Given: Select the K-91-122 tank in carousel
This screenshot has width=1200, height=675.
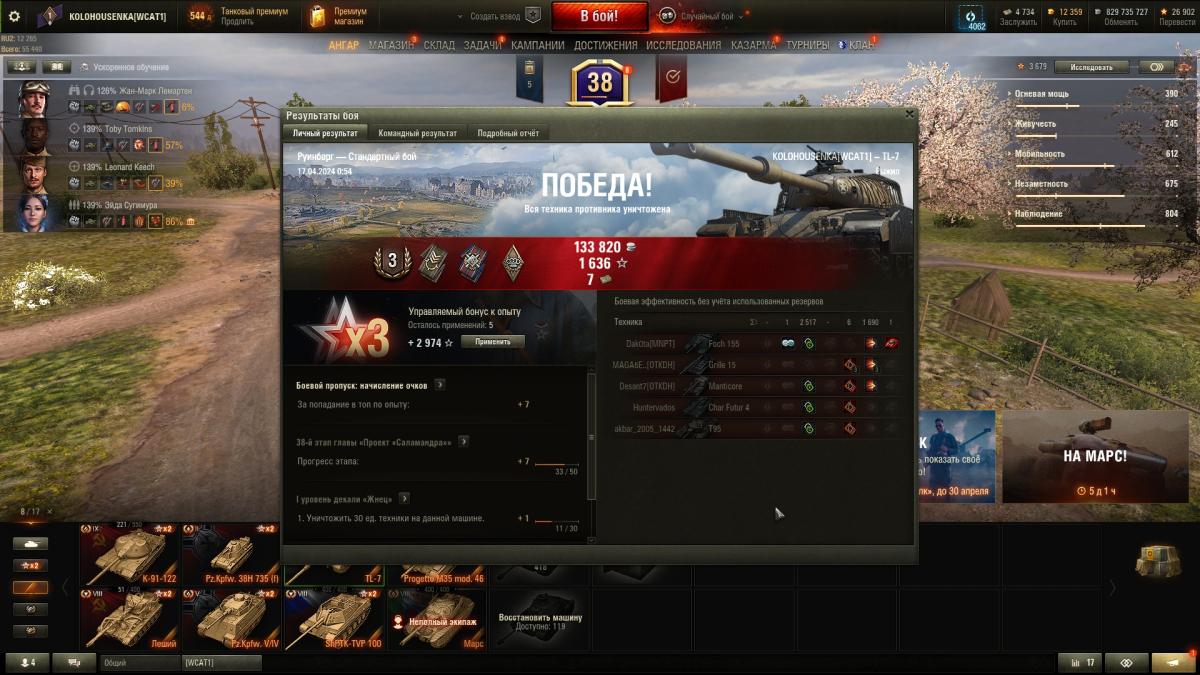Looking at the screenshot, I should pos(130,555).
